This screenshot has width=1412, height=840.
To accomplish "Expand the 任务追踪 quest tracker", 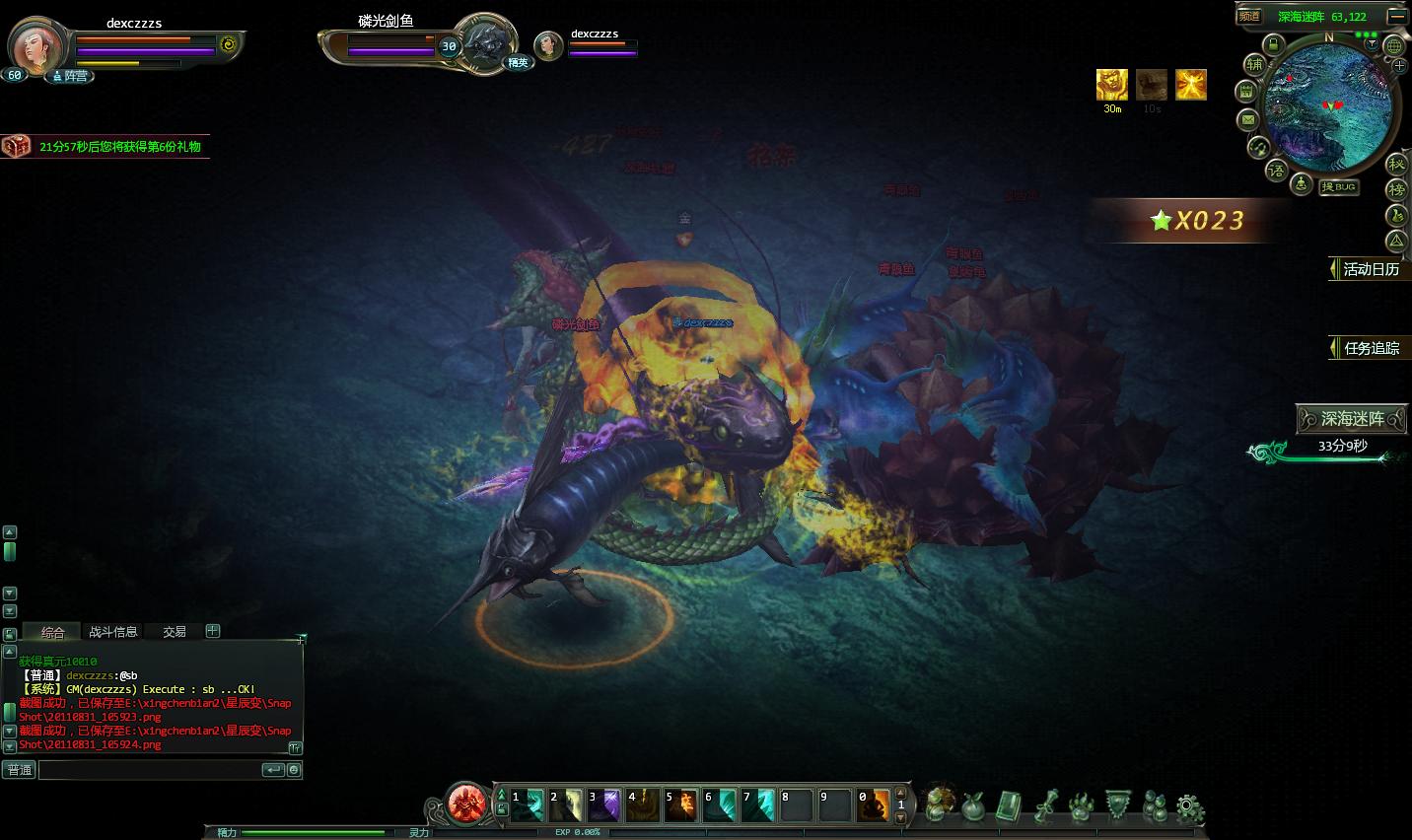I will click(1371, 348).
